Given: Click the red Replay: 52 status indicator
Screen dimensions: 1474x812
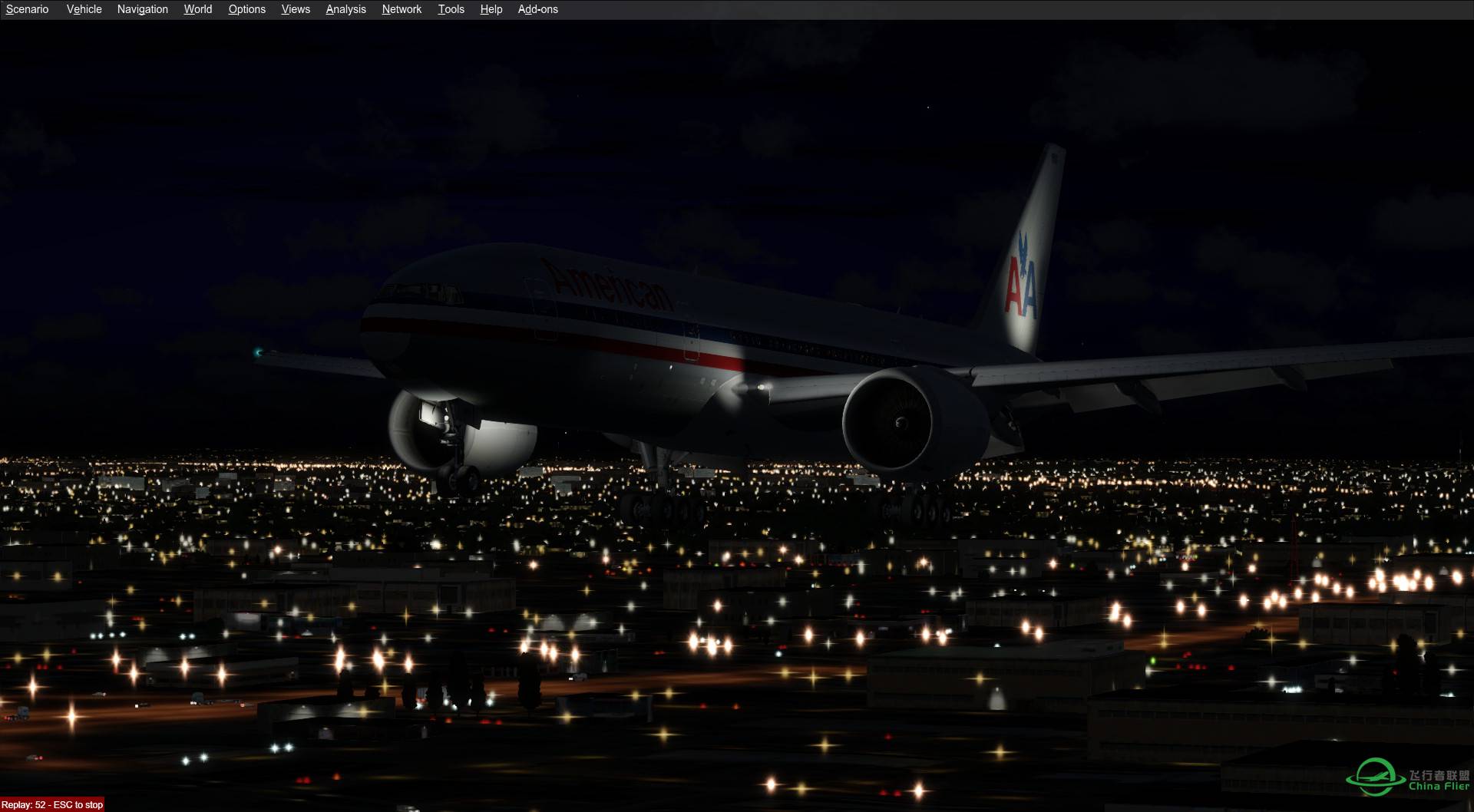Looking at the screenshot, I should (x=23, y=804).
